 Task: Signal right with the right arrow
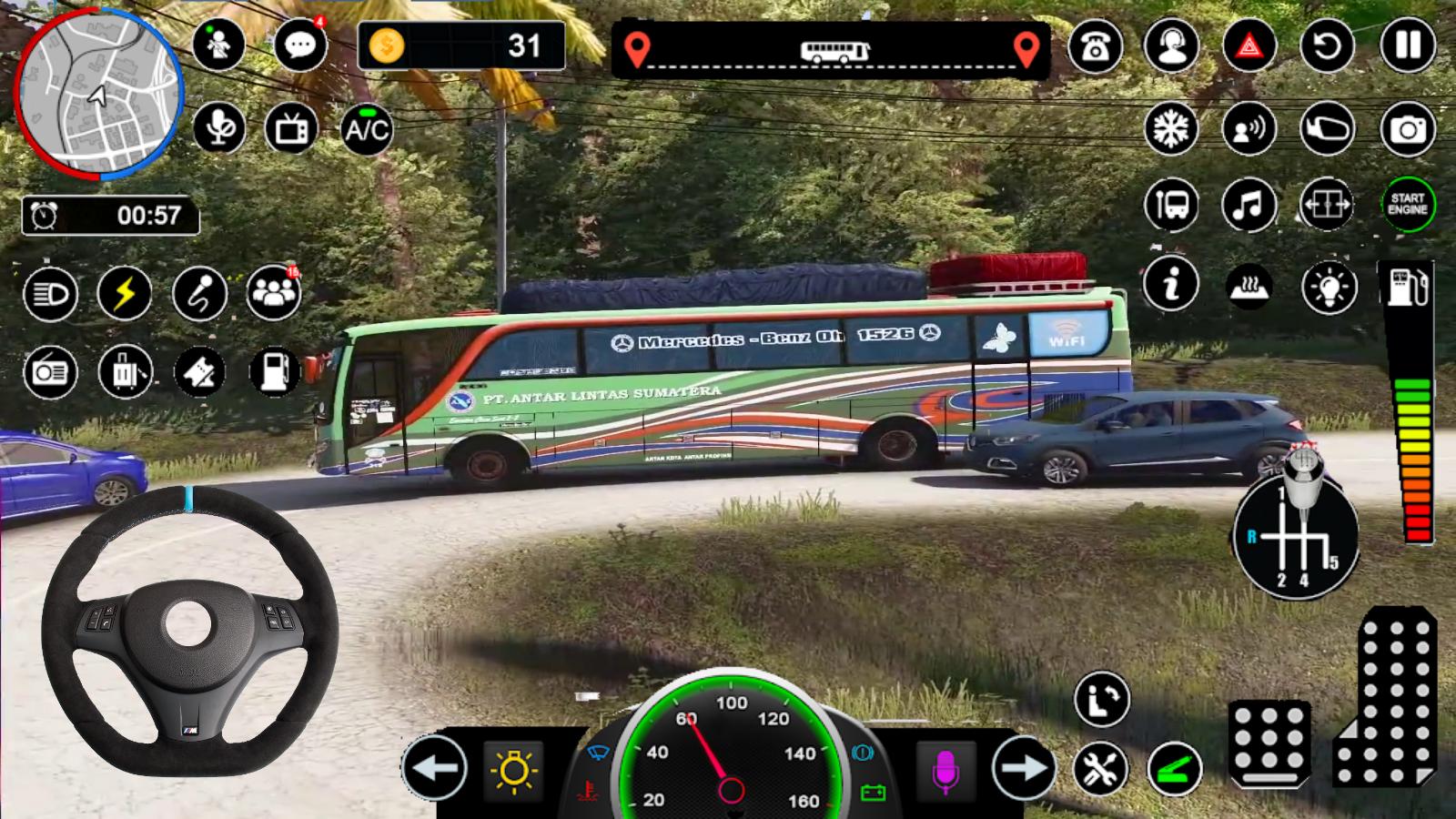click(1024, 768)
